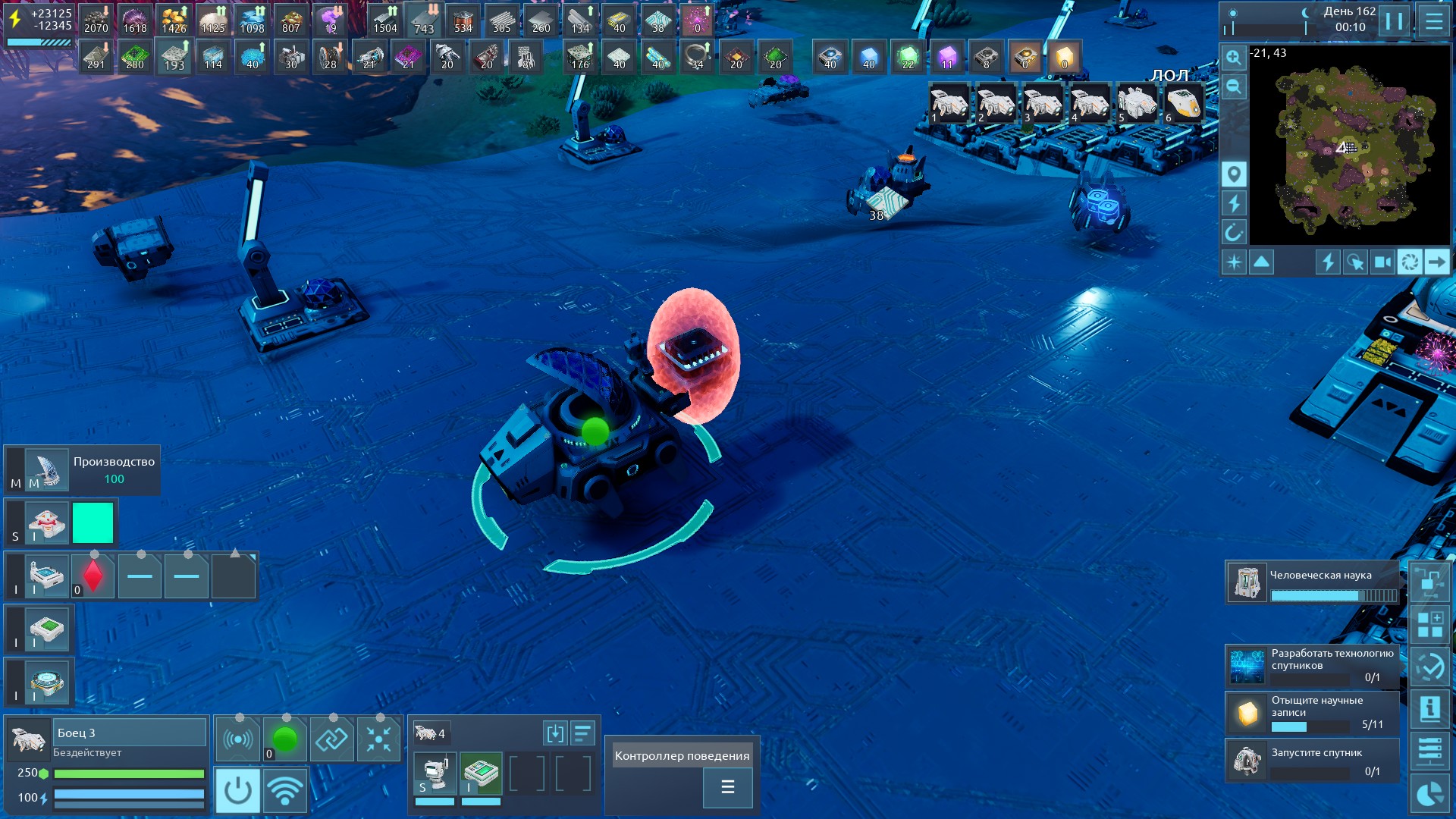The width and height of the screenshot is (1456, 819).
Task: Select the green circle register slot
Action: coord(285,739)
